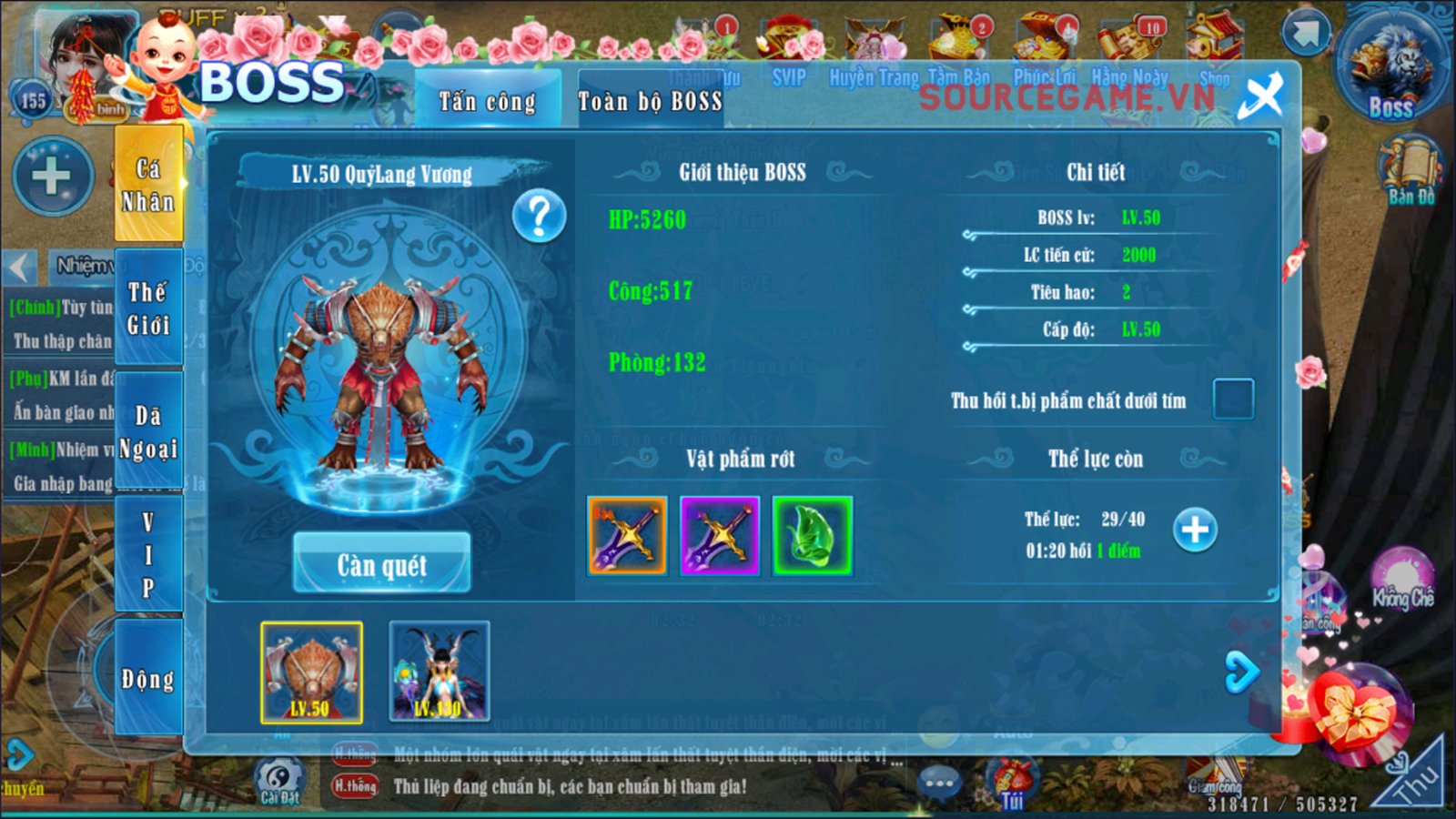
Task: Switch to the Động category
Action: [x=148, y=678]
